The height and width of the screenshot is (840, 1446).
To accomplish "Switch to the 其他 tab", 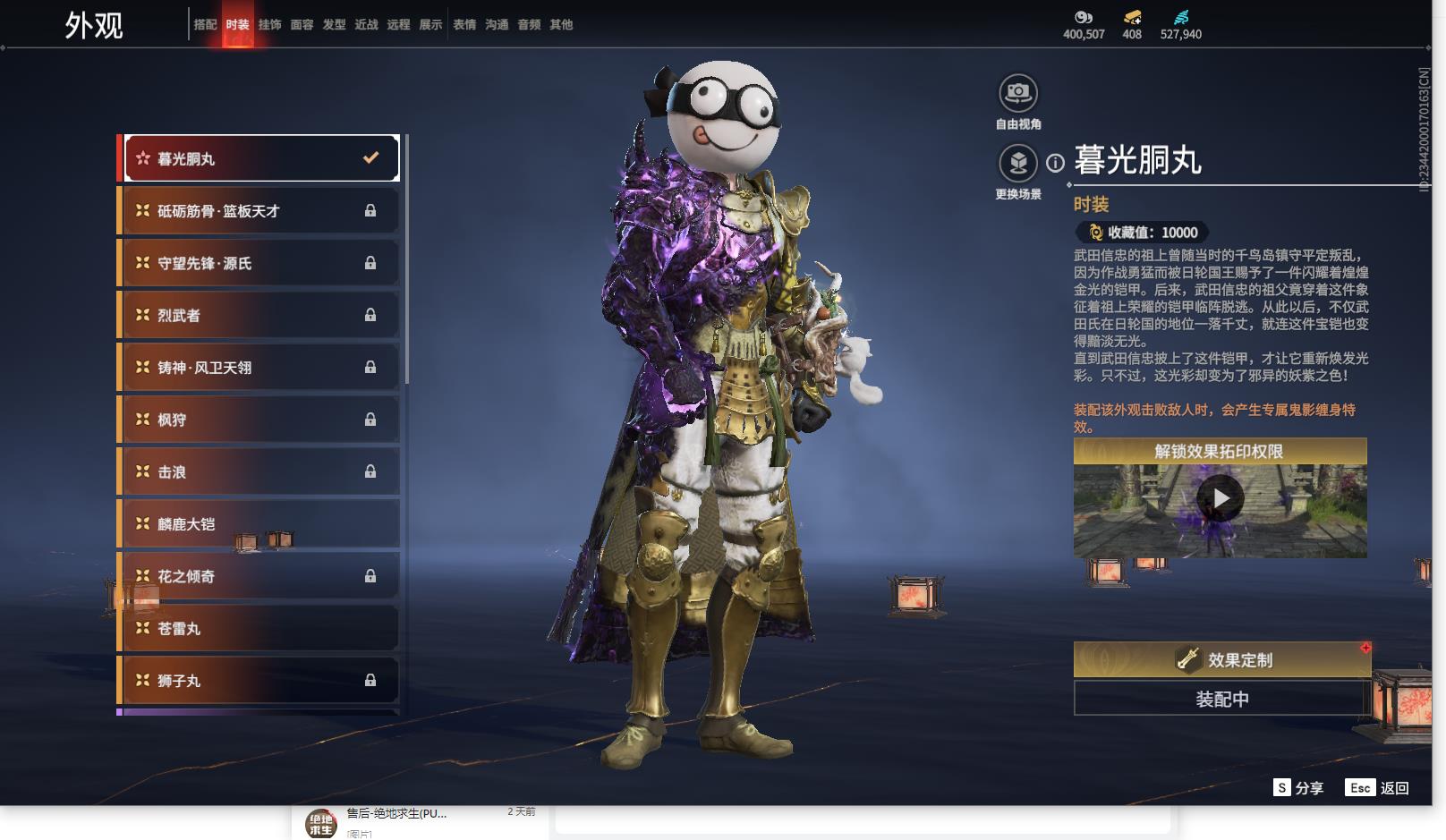I will click(561, 25).
